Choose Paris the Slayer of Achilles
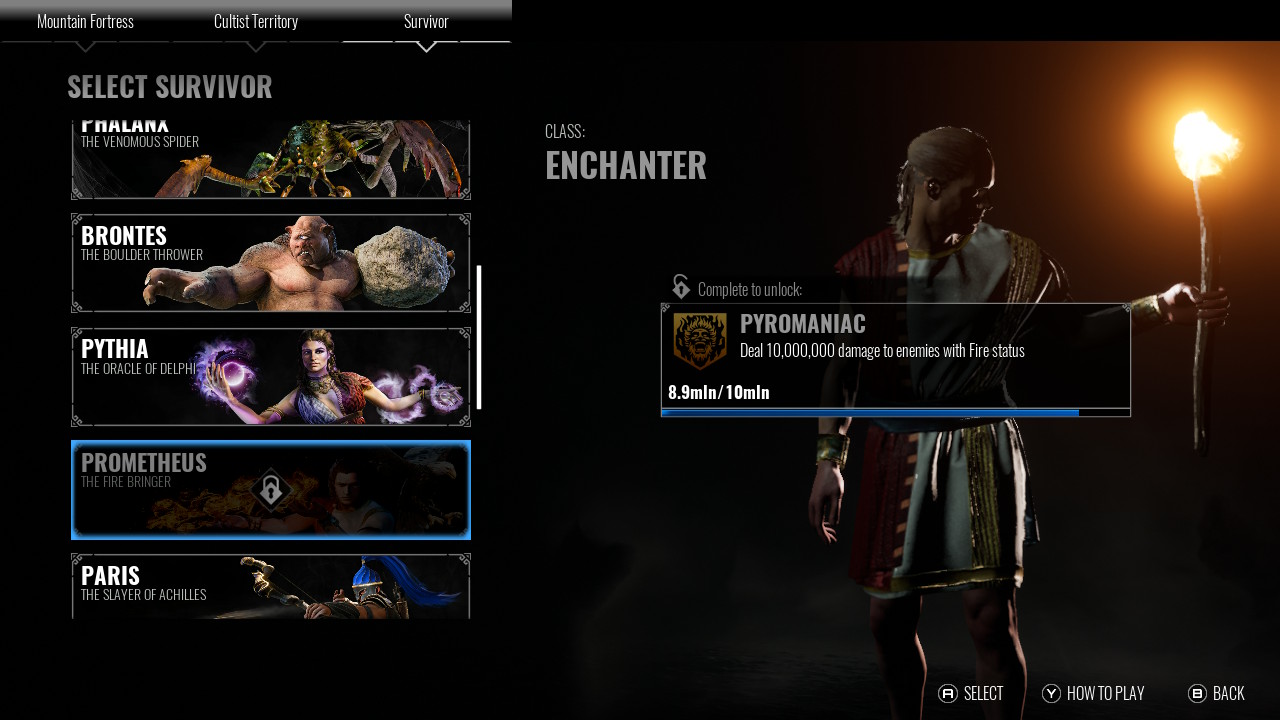Screen dimensions: 1280x720 pyautogui.click(x=271, y=587)
